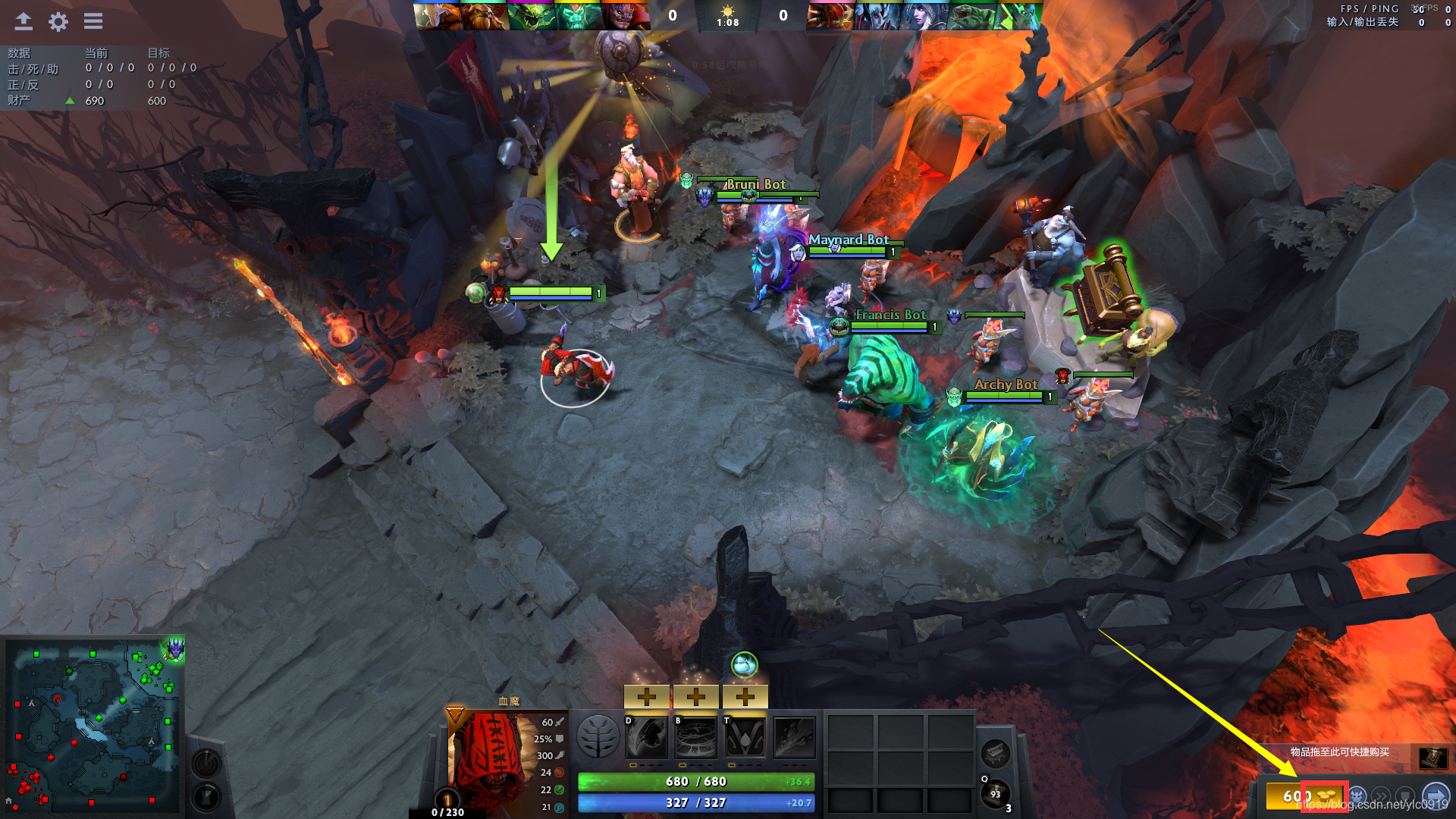Level up the T ability with plus button
The width and height of the screenshot is (1456, 819).
pyautogui.click(x=745, y=696)
